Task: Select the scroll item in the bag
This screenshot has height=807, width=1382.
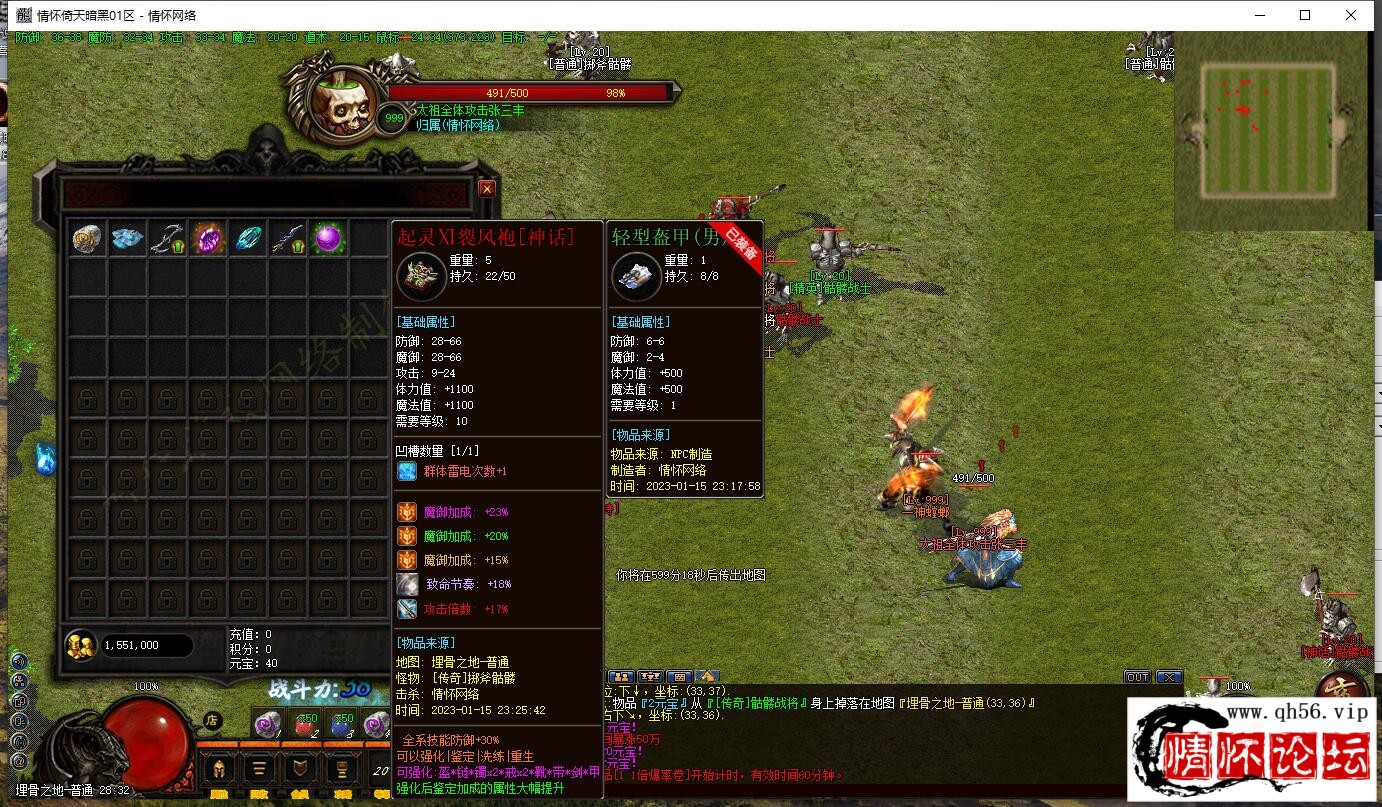Action: [x=88, y=238]
